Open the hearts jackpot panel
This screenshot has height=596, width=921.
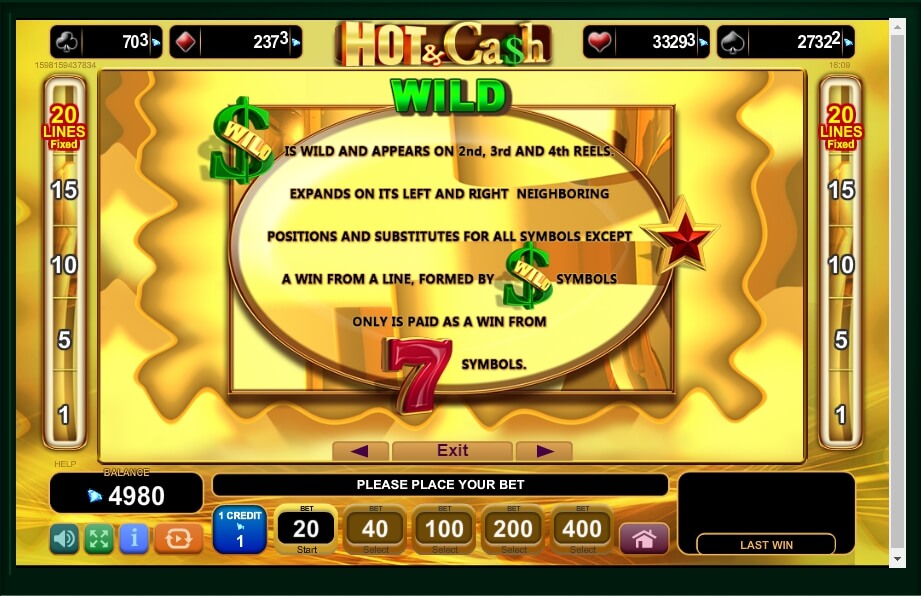(646, 42)
